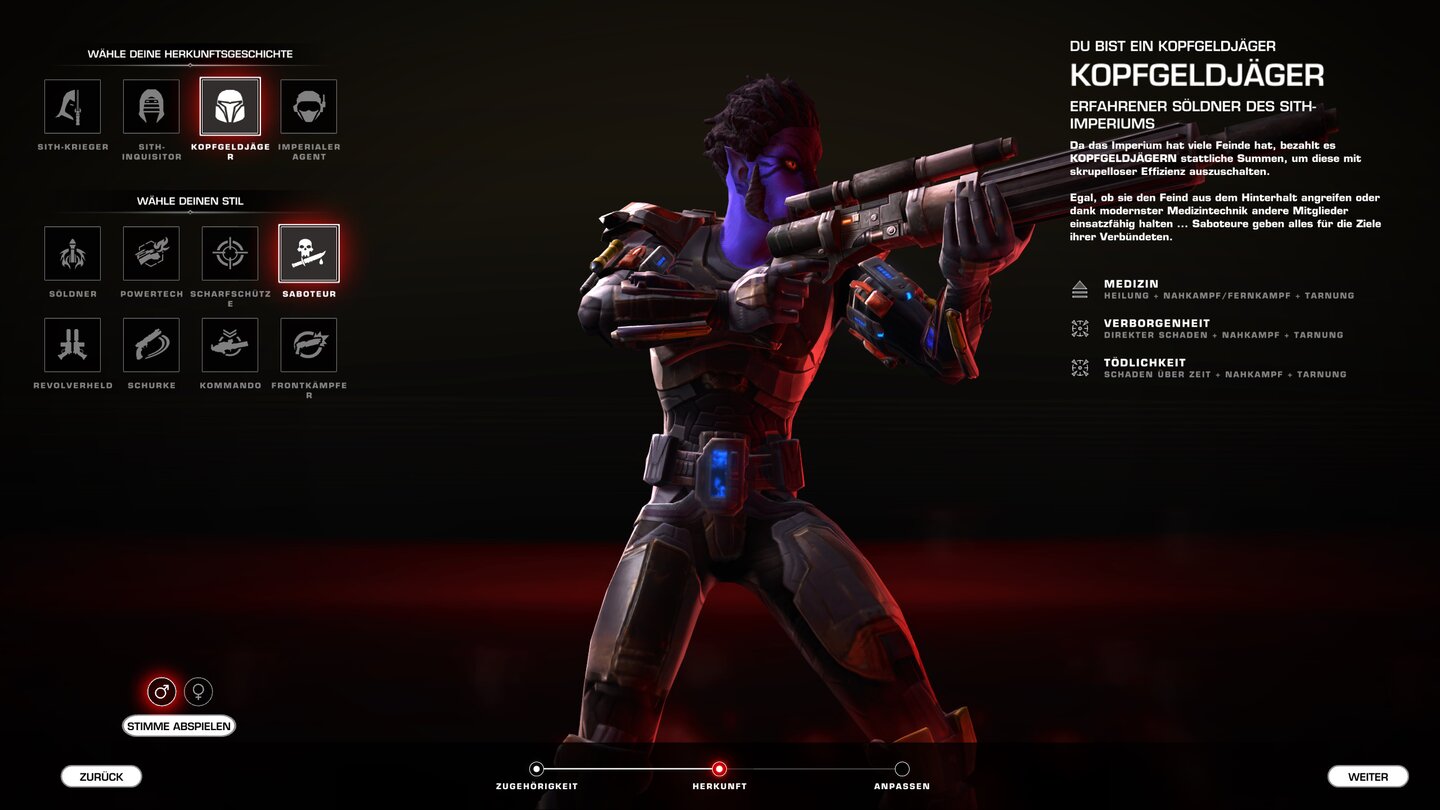Switch to the Zugehörigkeit step
Image resolution: width=1440 pixels, height=810 pixels.
(x=537, y=769)
